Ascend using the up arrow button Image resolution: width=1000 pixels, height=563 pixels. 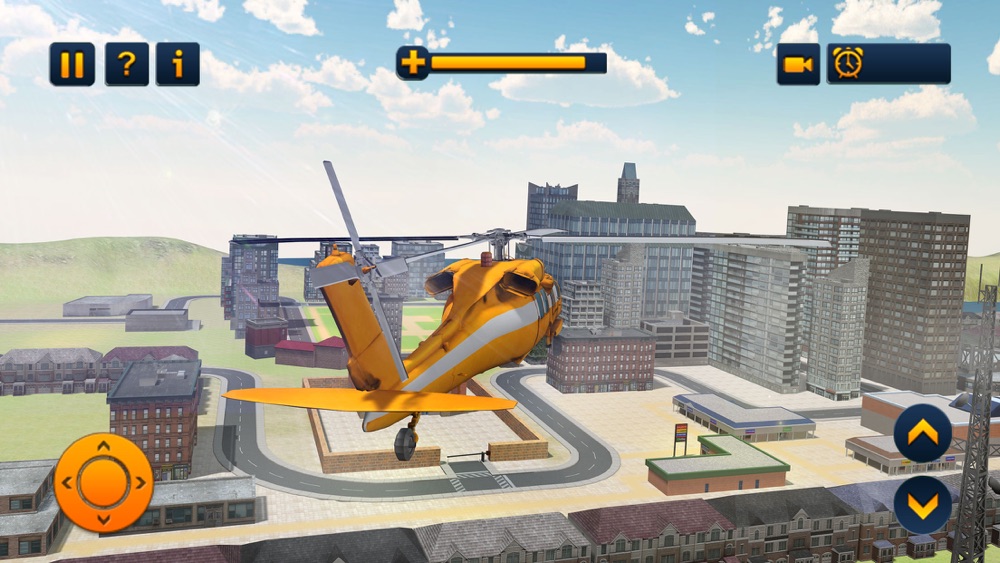[x=922, y=433]
